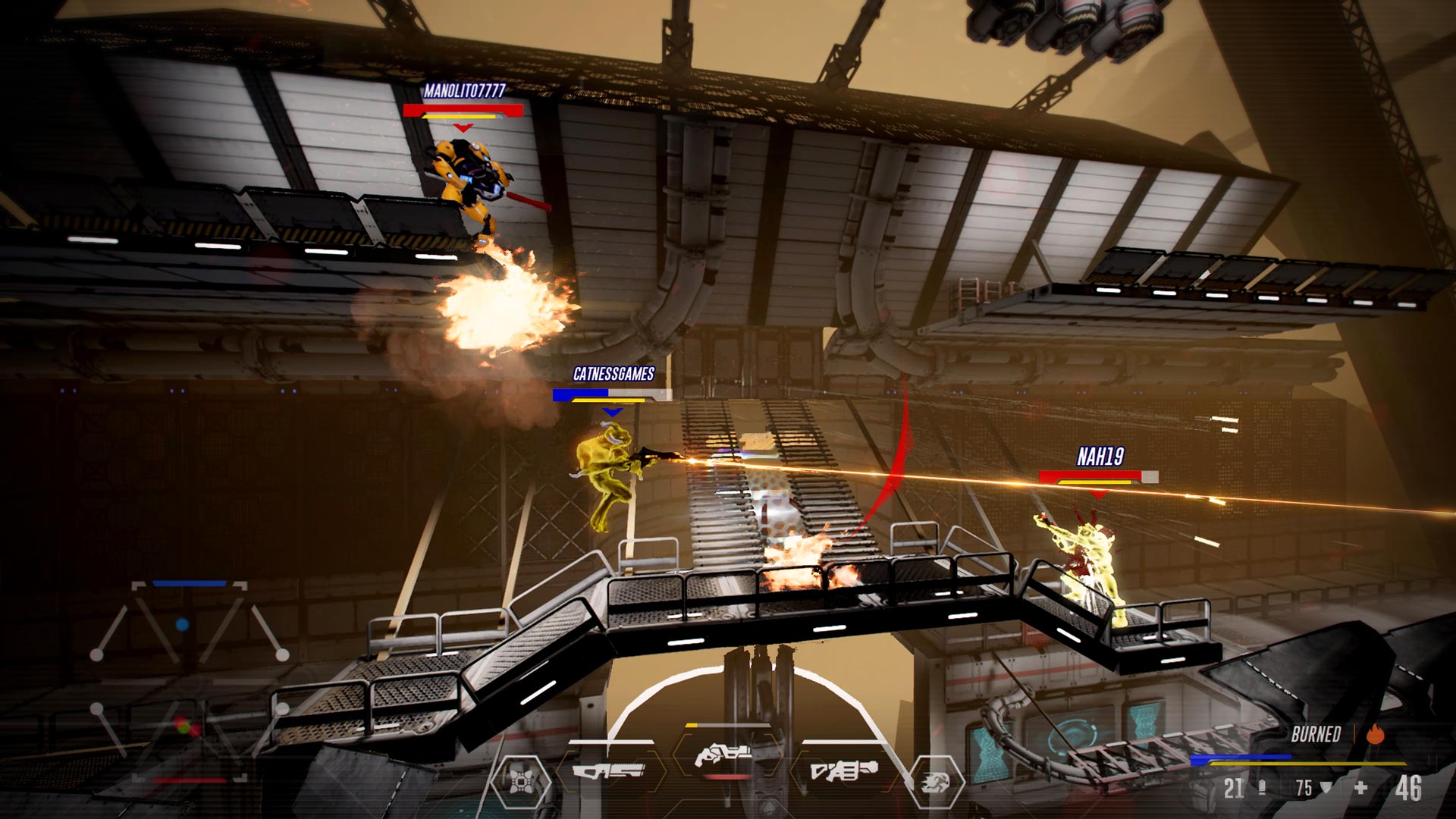1456x819 pixels.
Task: Click the CATNESSGAMES name banner
Action: 614,373
